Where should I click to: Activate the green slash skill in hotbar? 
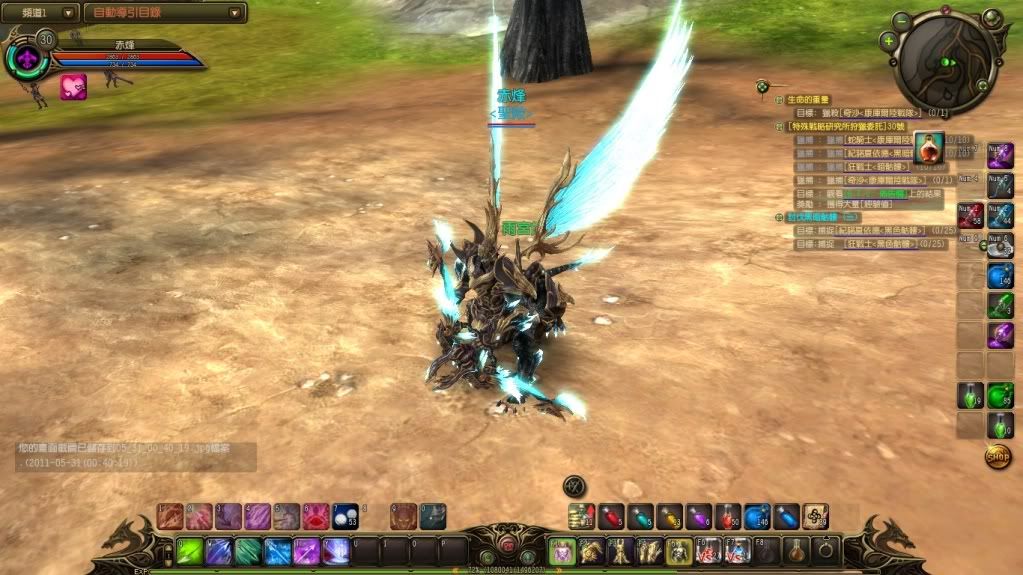click(190, 551)
